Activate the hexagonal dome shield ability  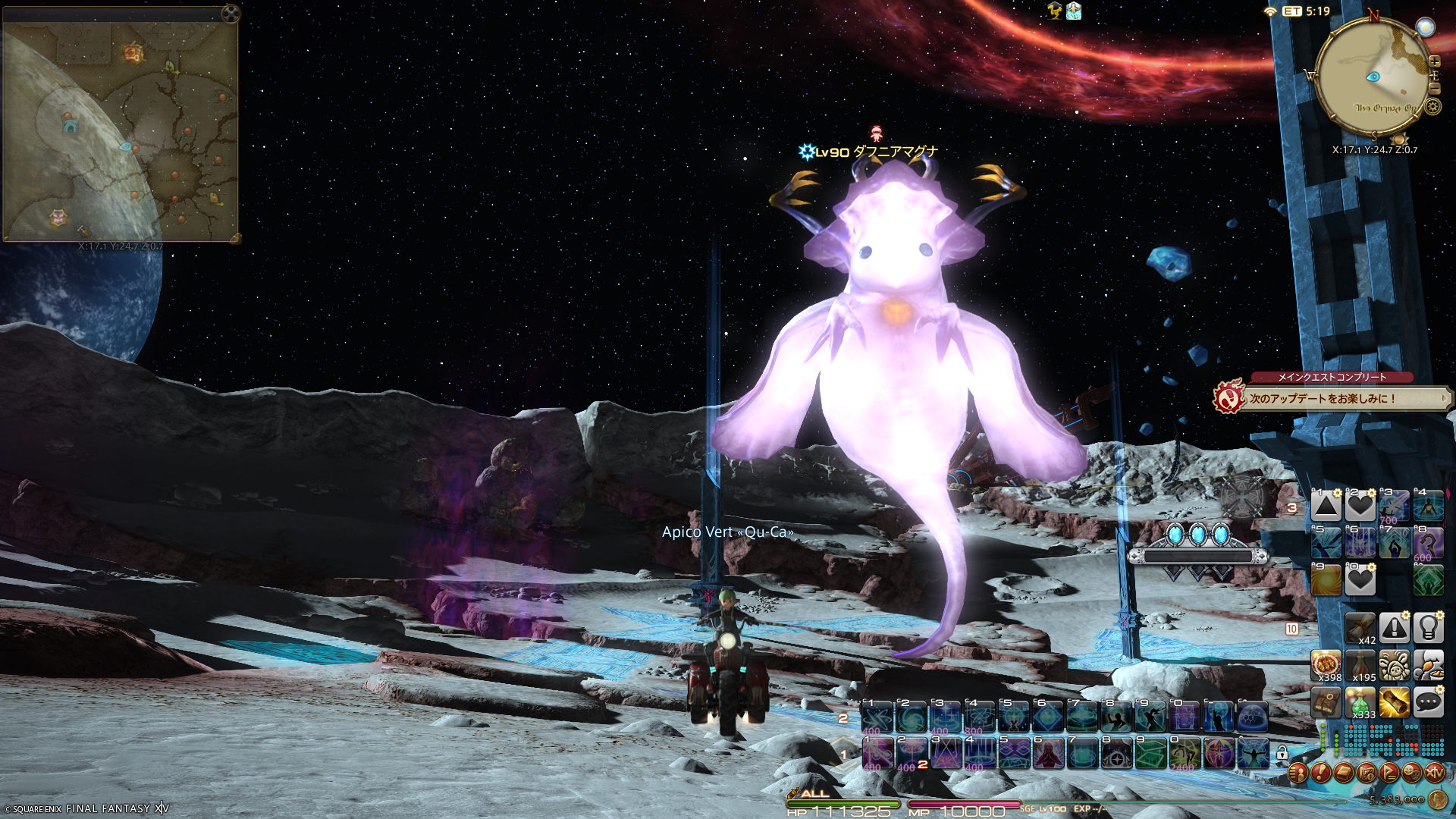pos(1252,717)
